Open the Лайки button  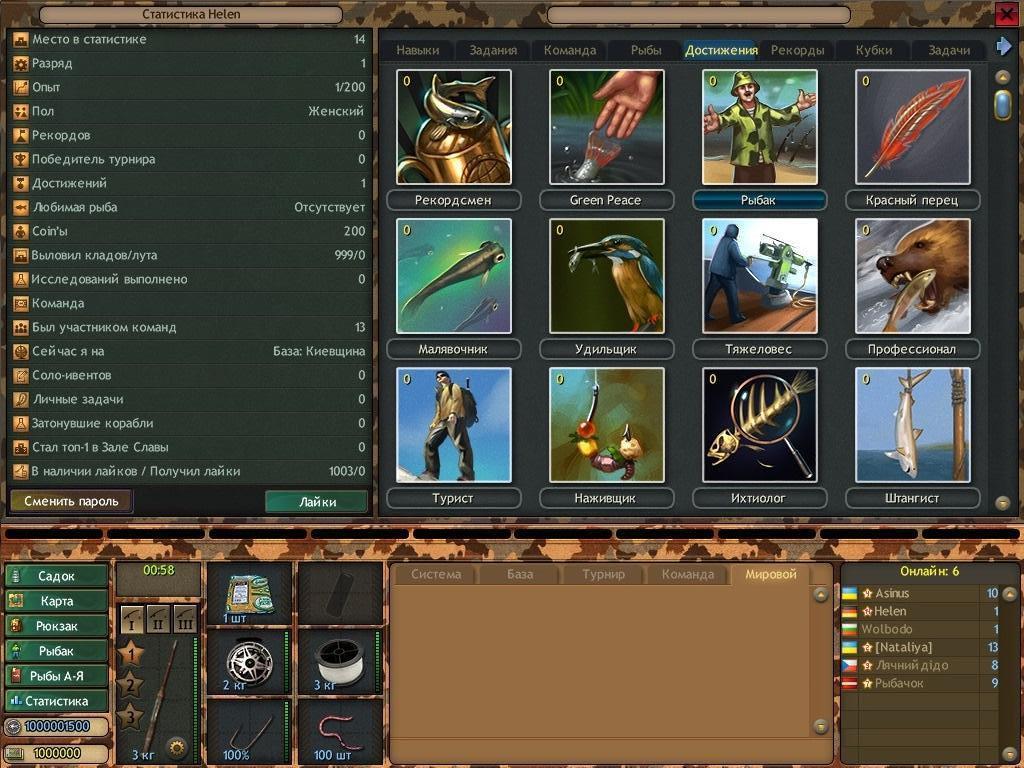(x=317, y=501)
